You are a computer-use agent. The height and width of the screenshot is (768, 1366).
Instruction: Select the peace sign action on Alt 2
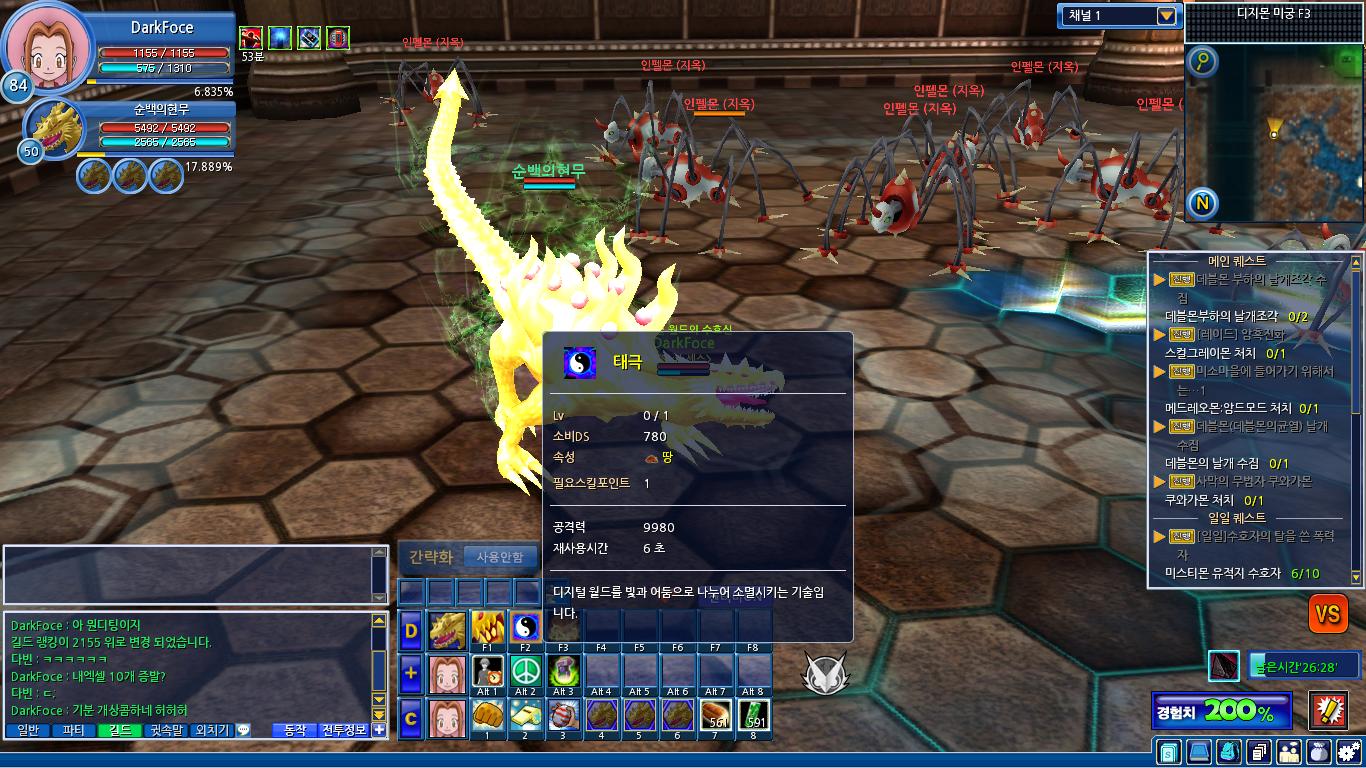pos(525,672)
